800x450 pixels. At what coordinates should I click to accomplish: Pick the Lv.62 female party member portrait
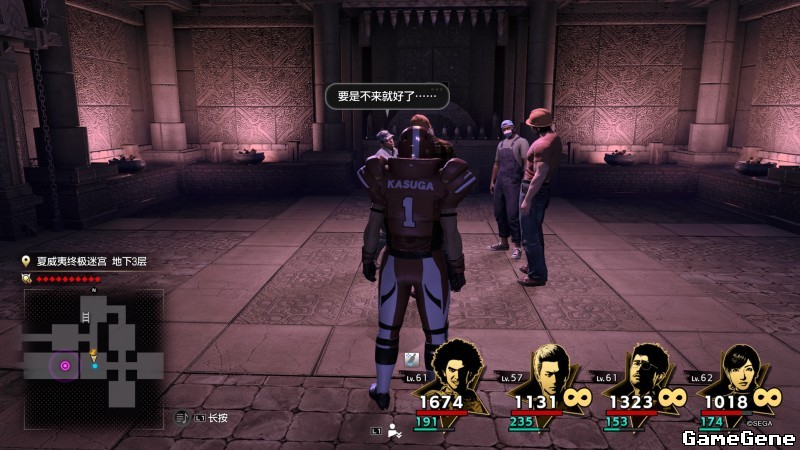click(741, 368)
